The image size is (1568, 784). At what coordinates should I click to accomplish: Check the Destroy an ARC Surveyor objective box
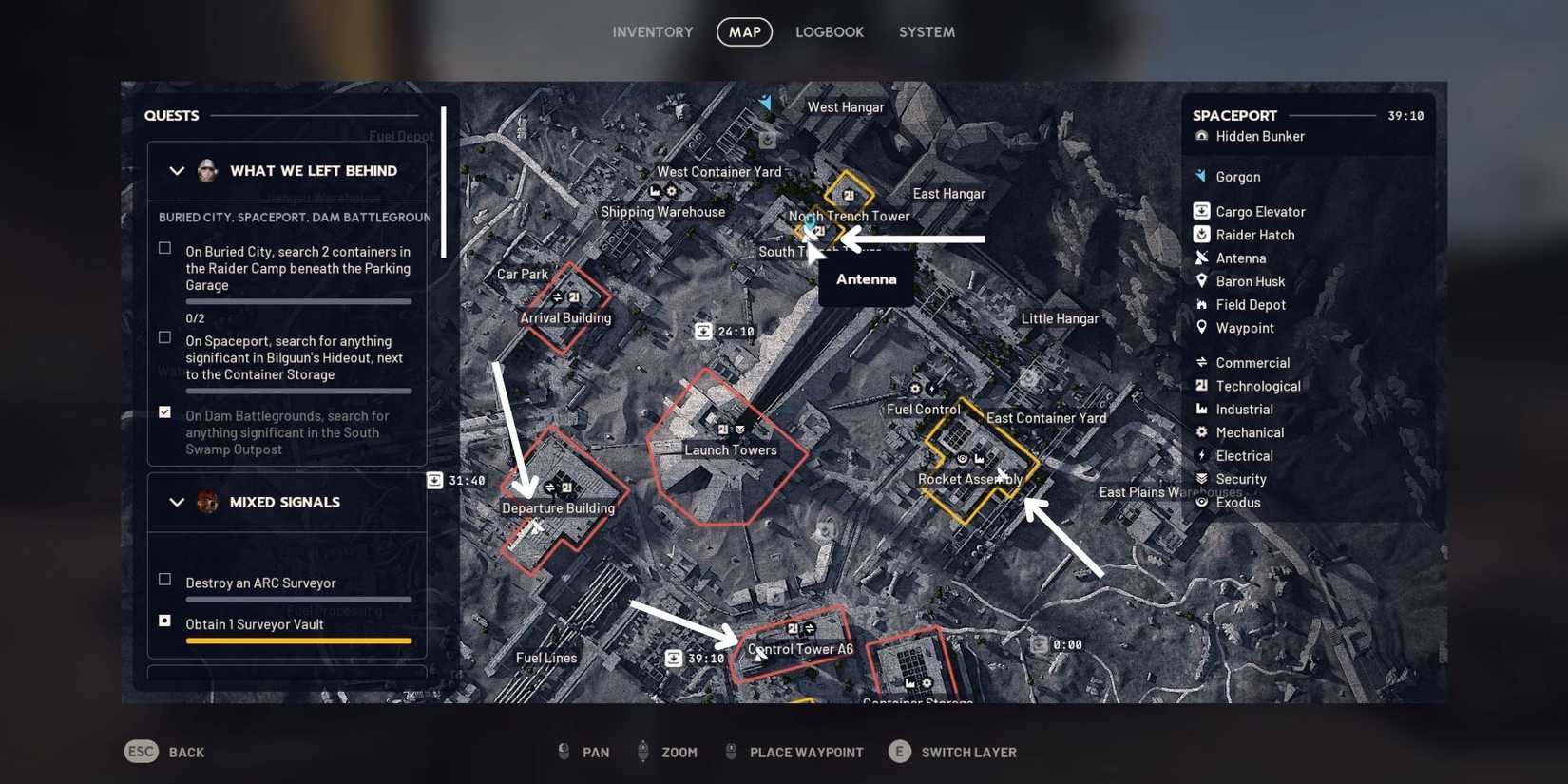[x=164, y=579]
